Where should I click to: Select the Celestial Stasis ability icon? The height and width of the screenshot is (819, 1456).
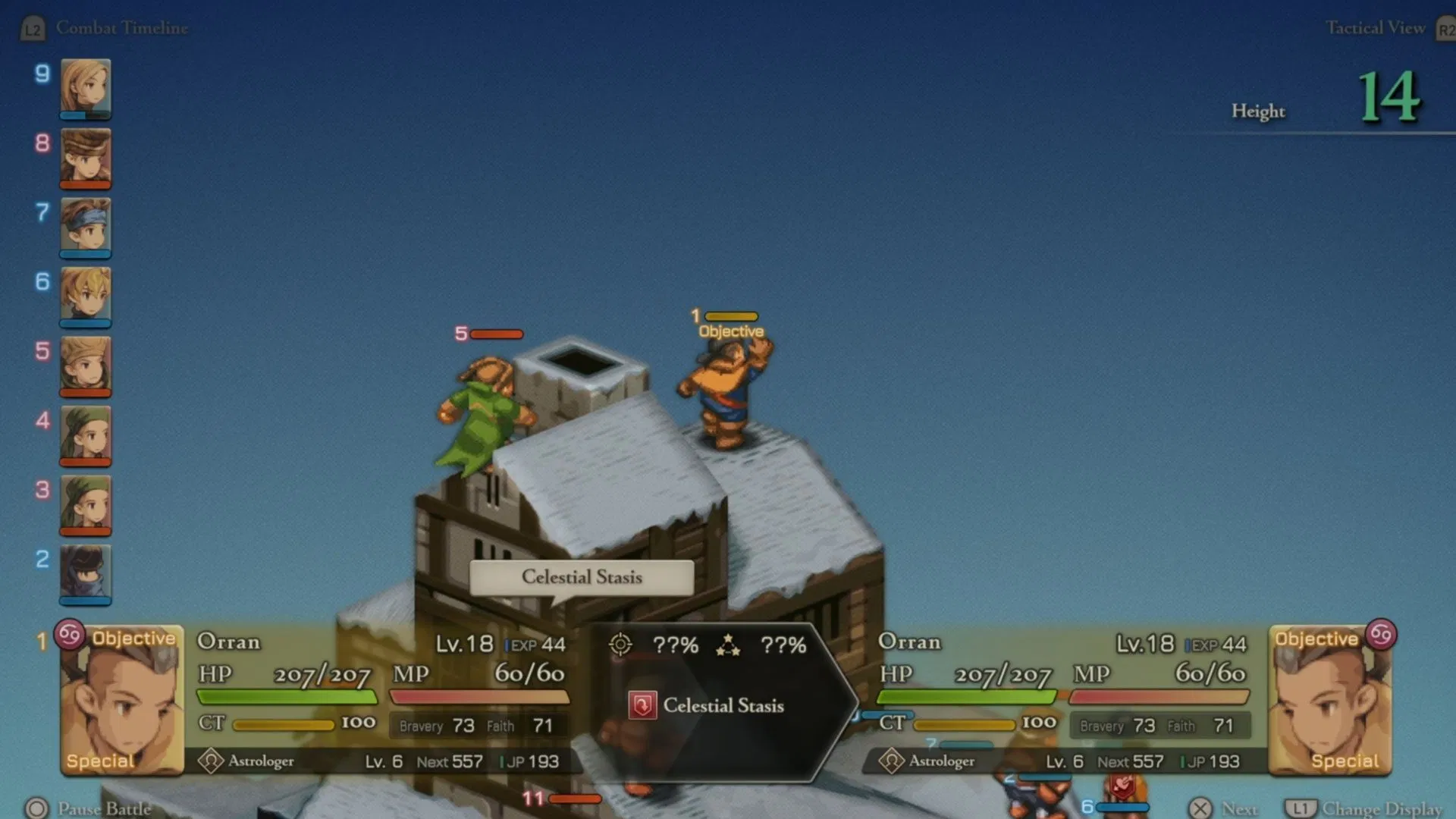[x=642, y=705]
